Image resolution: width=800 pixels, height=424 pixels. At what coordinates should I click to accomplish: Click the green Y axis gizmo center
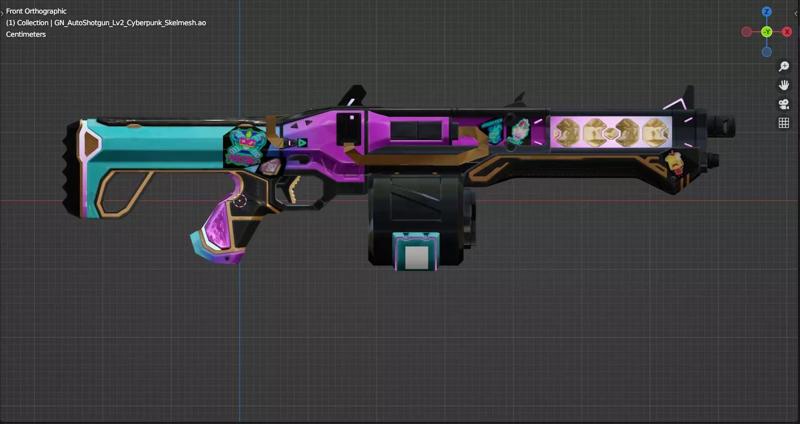click(x=767, y=32)
